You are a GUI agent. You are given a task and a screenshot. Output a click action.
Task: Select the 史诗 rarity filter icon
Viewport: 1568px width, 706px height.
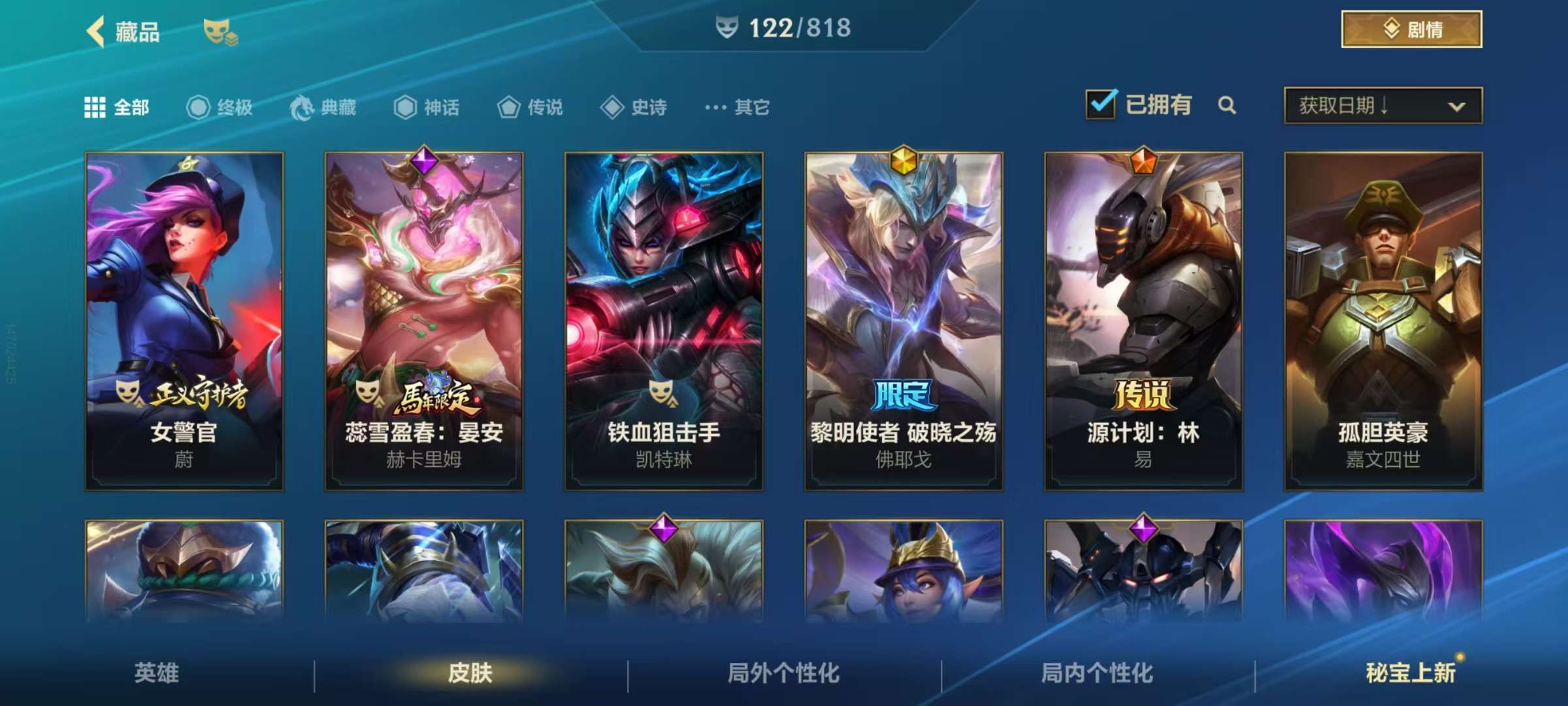(x=611, y=108)
